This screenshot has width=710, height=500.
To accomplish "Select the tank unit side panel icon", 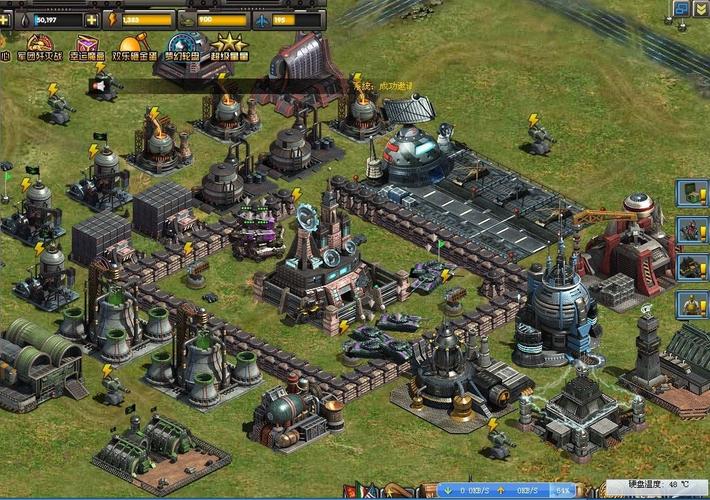I will point(691,267).
